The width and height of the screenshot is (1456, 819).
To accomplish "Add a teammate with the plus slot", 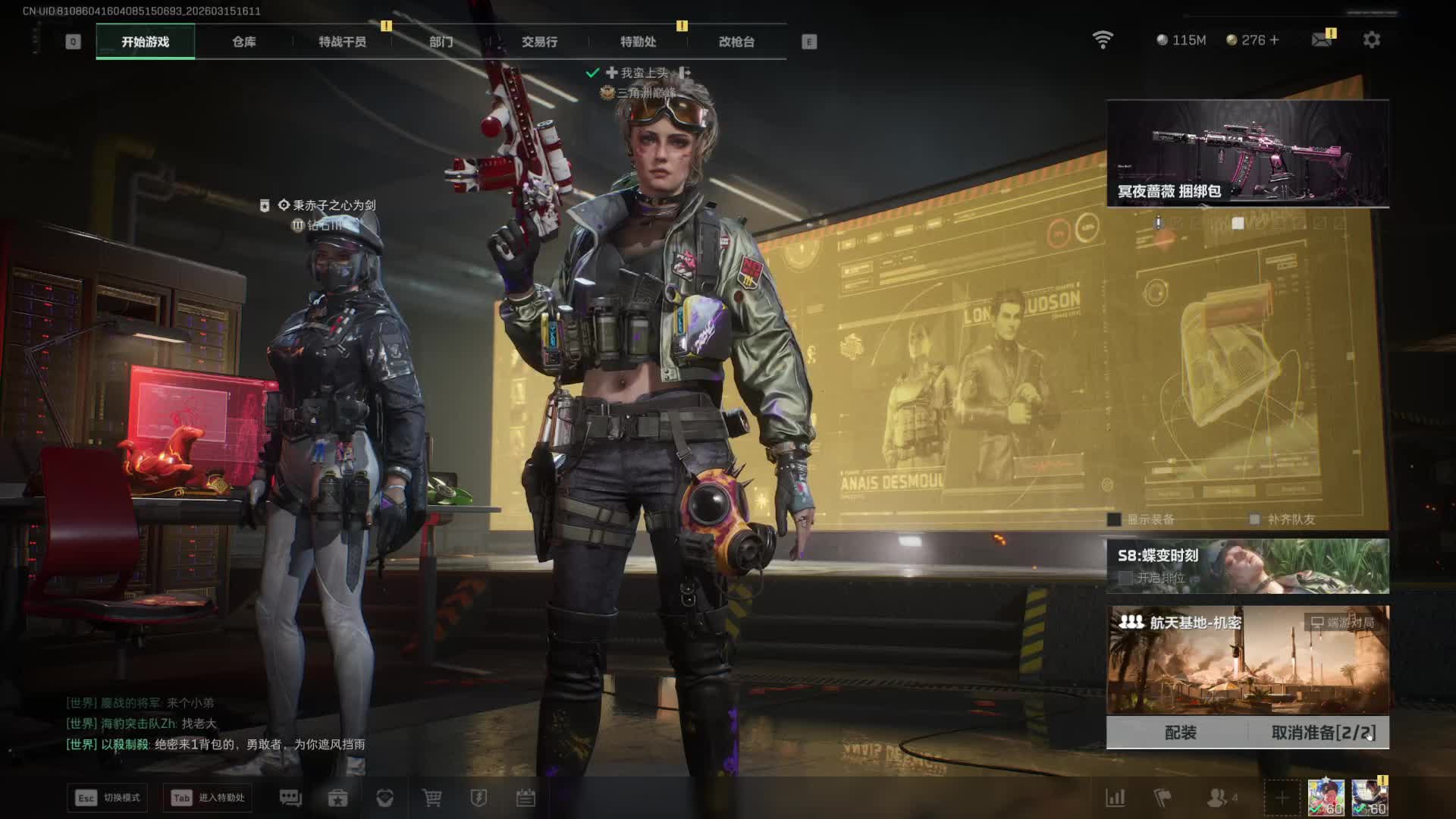I will point(1282,798).
